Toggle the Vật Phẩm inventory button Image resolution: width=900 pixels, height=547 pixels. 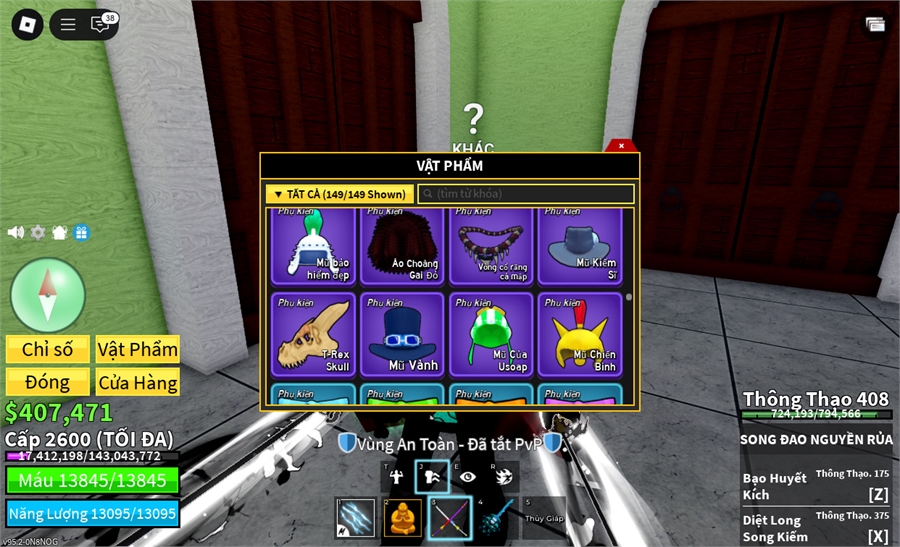point(138,349)
